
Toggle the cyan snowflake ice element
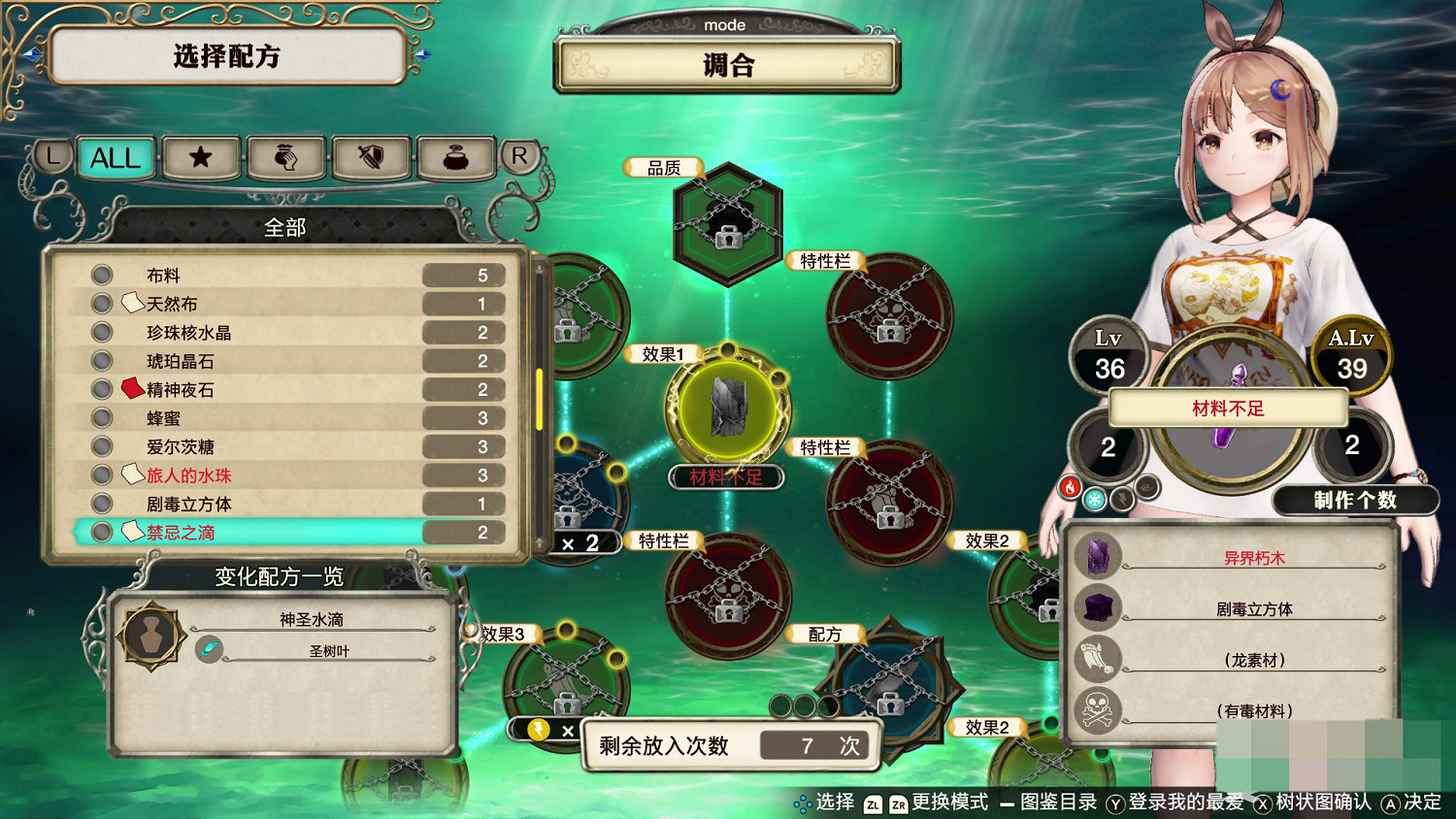tap(1094, 499)
